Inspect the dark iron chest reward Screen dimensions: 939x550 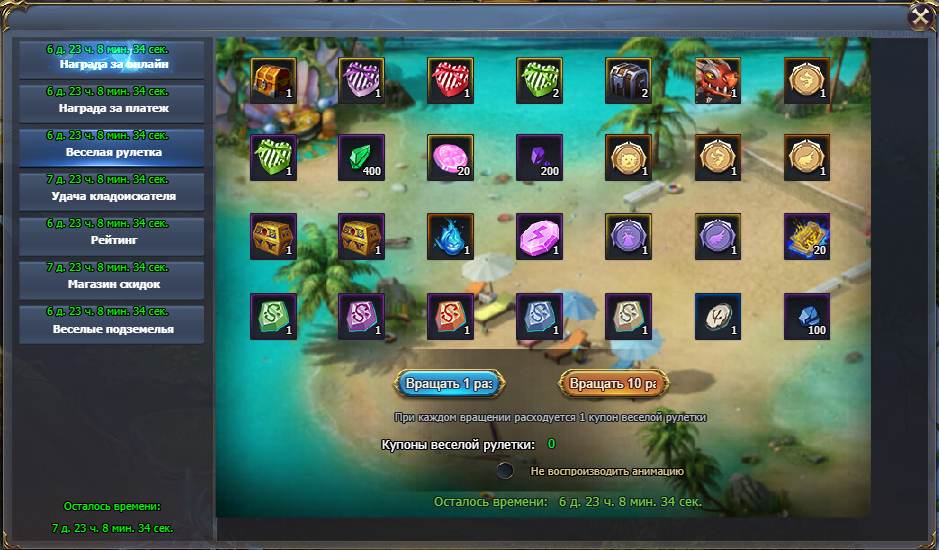click(x=628, y=81)
